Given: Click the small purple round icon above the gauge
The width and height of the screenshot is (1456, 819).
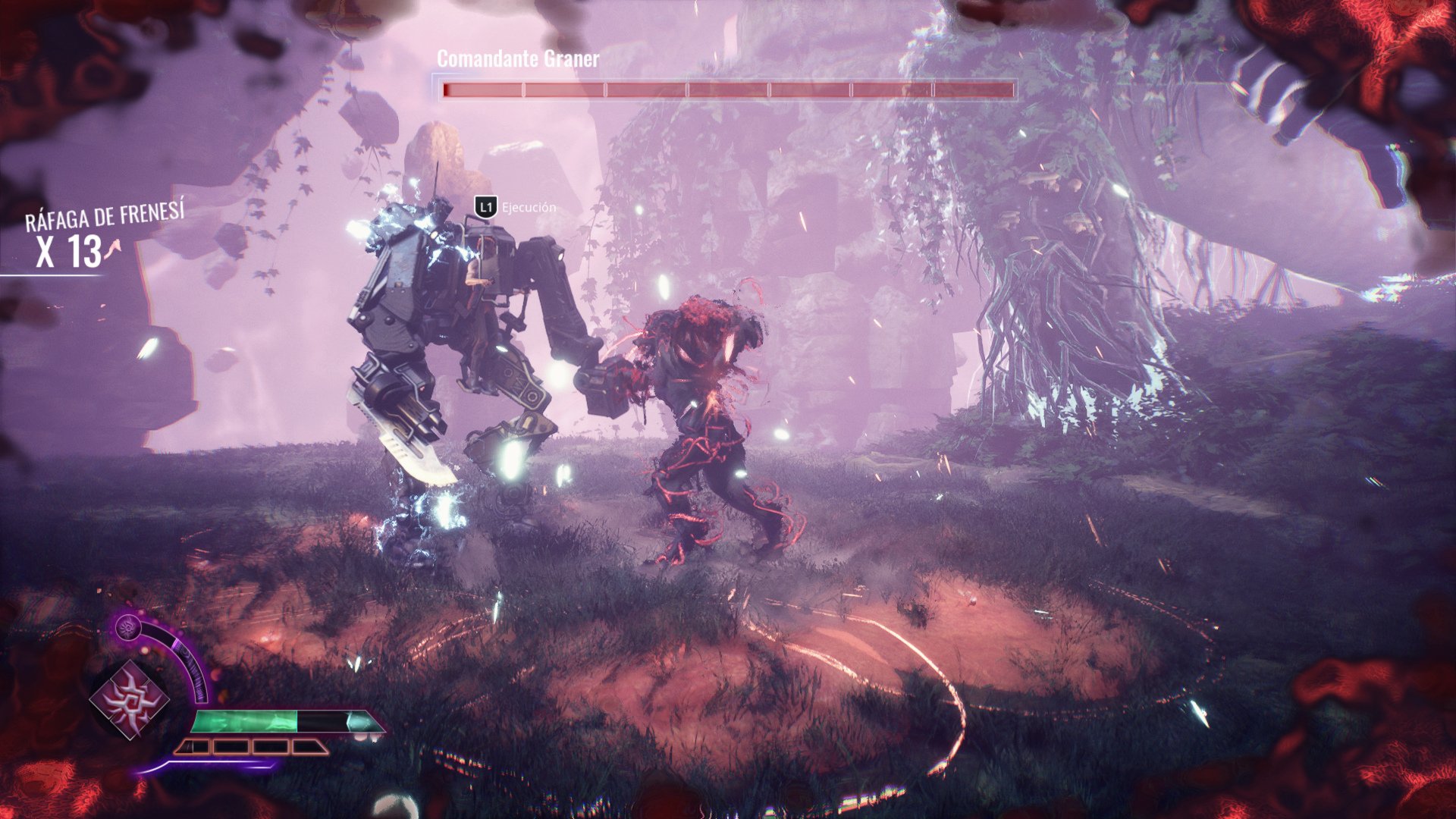Looking at the screenshot, I should 127,628.
